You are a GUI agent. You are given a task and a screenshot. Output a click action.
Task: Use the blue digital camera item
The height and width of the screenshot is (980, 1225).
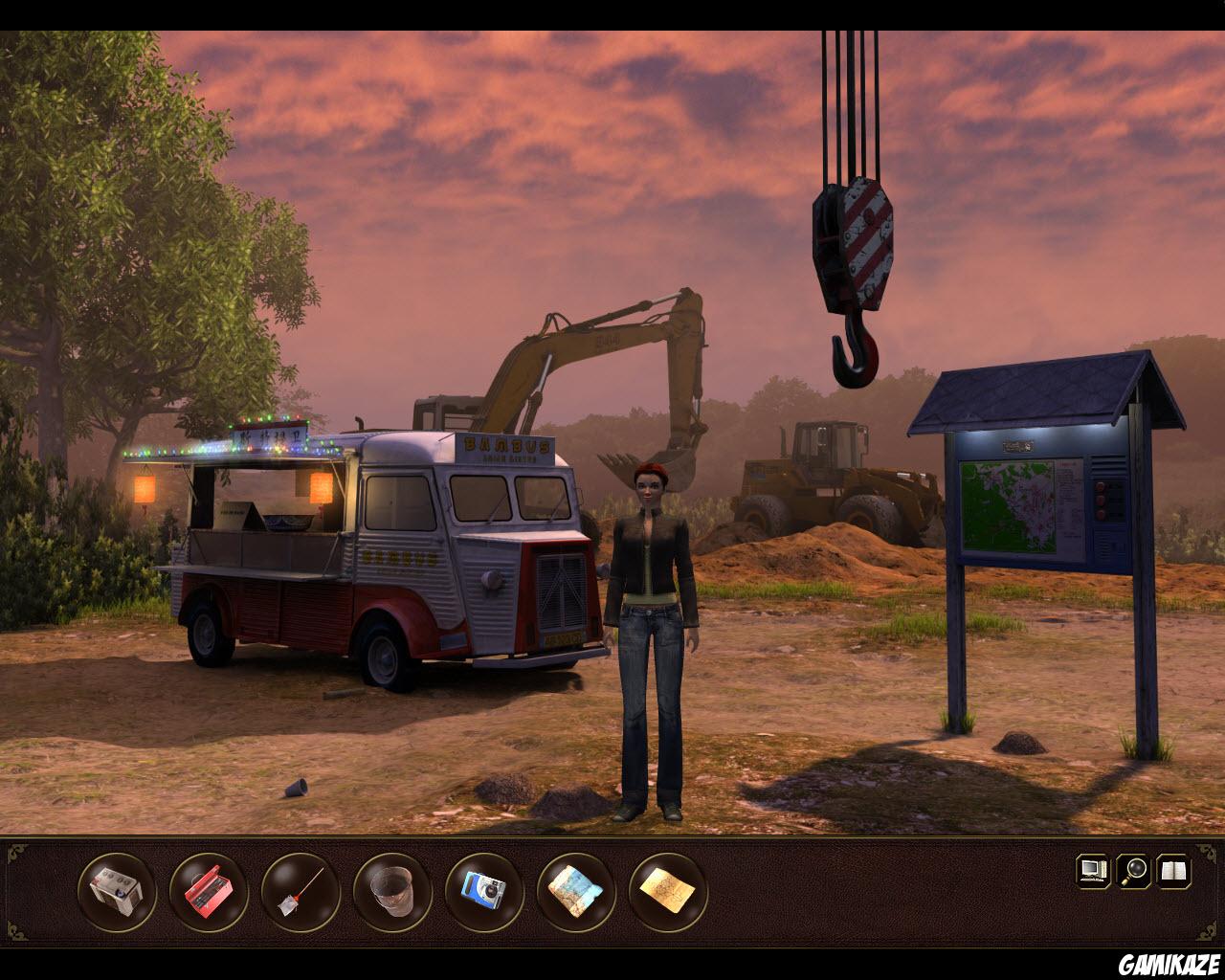pos(484,892)
